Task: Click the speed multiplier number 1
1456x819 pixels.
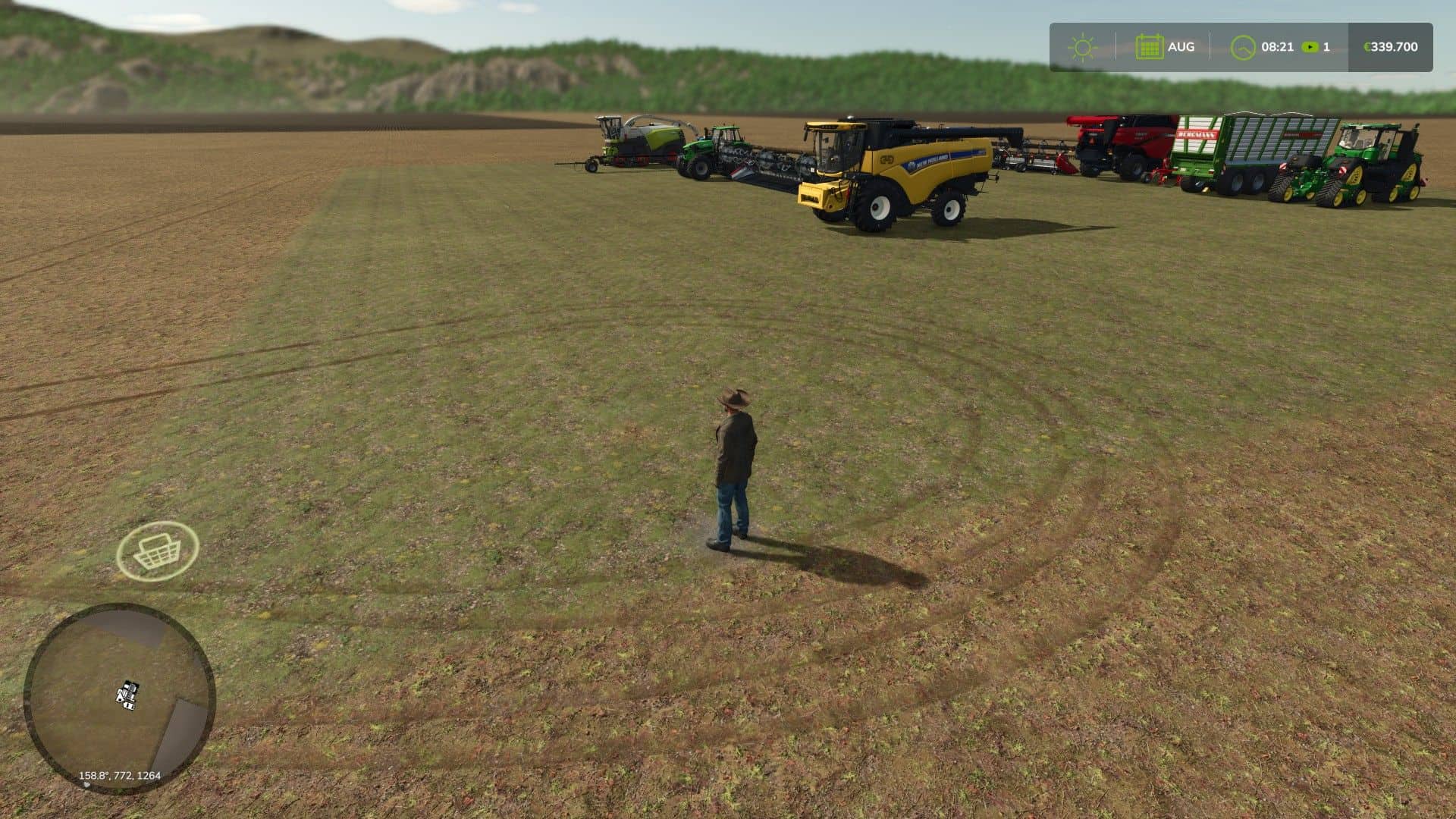Action: pyautogui.click(x=1326, y=47)
